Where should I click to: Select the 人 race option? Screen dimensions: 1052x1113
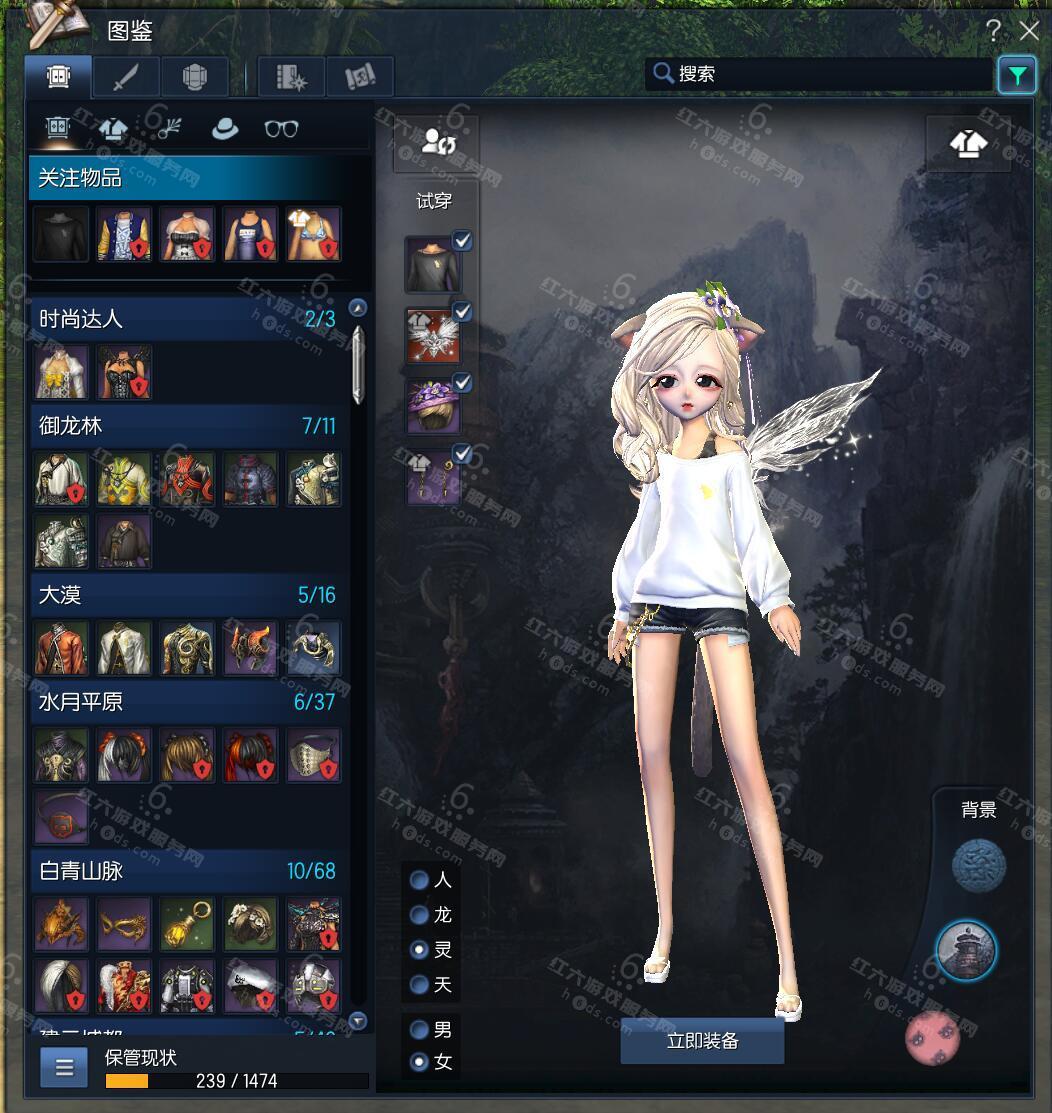(420, 880)
